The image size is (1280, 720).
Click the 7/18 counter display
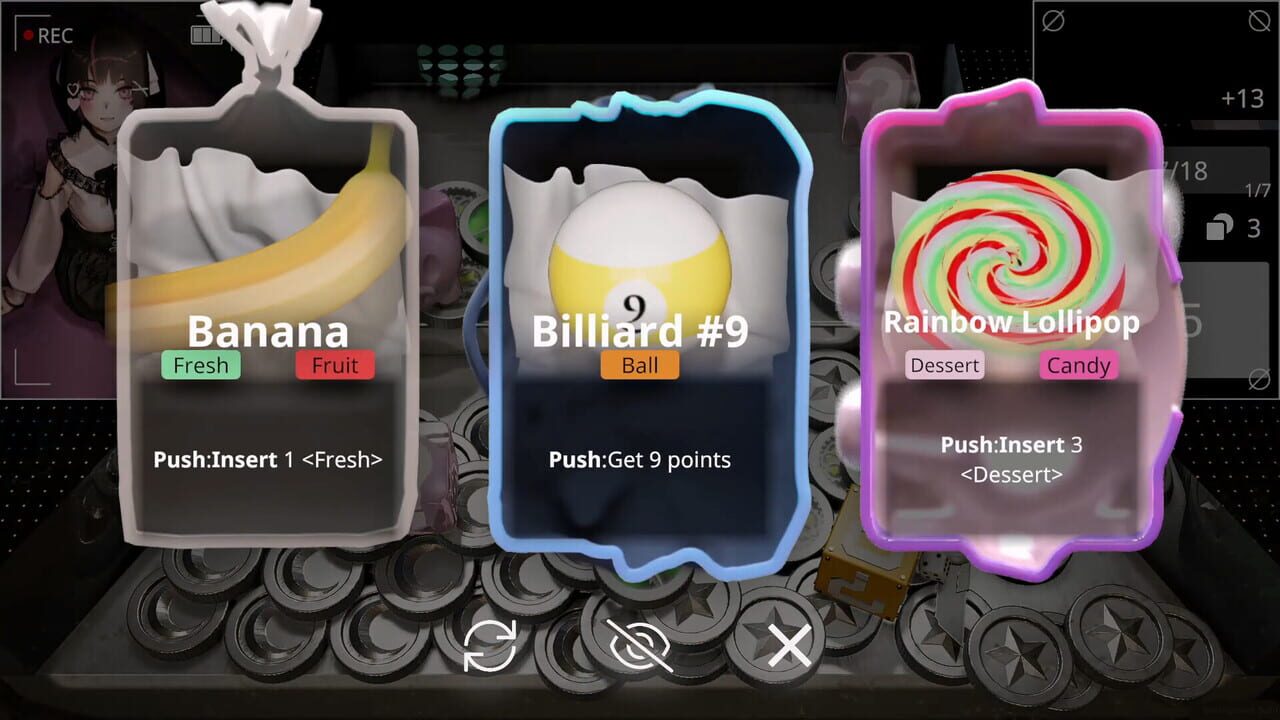point(1188,170)
